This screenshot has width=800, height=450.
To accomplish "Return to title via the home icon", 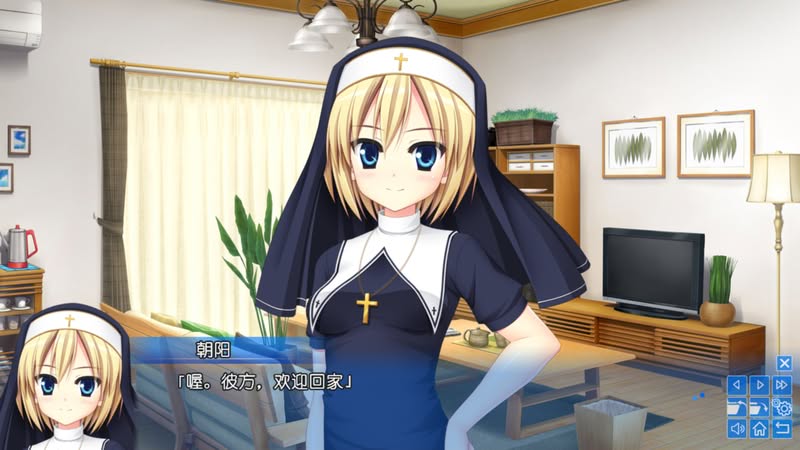I will coord(760,429).
